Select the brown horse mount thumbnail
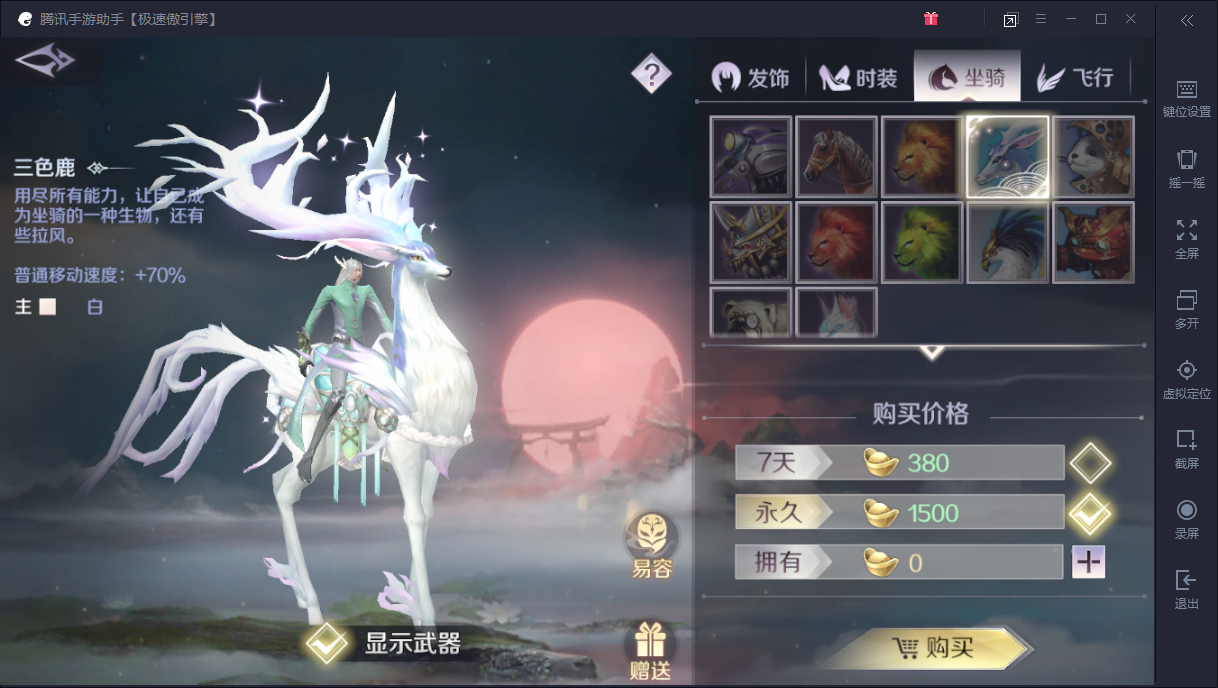Viewport: 1218px width, 688px height. [x=837, y=157]
